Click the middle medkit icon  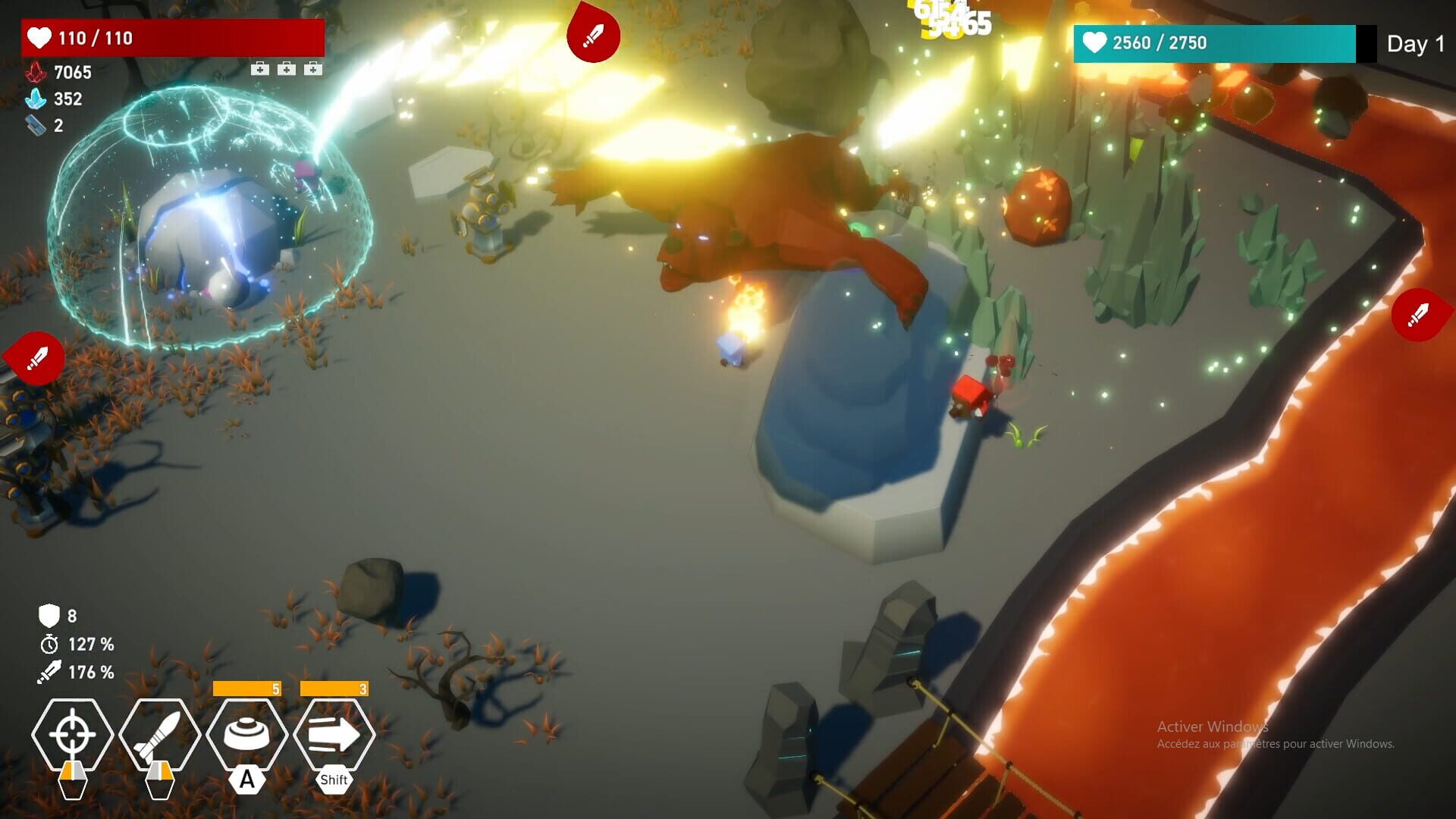coord(287,70)
